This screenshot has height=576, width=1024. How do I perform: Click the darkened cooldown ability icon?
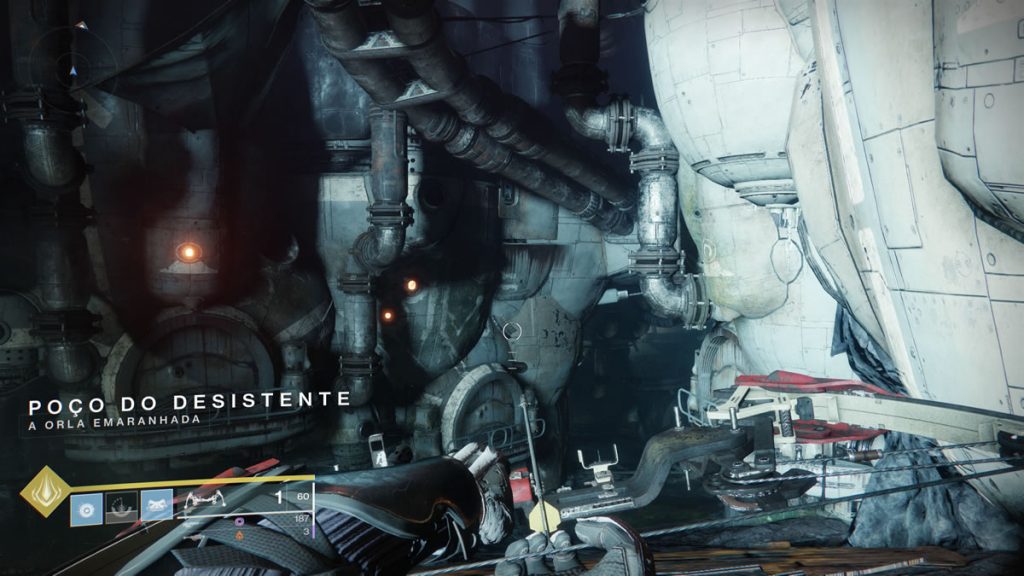(121, 505)
